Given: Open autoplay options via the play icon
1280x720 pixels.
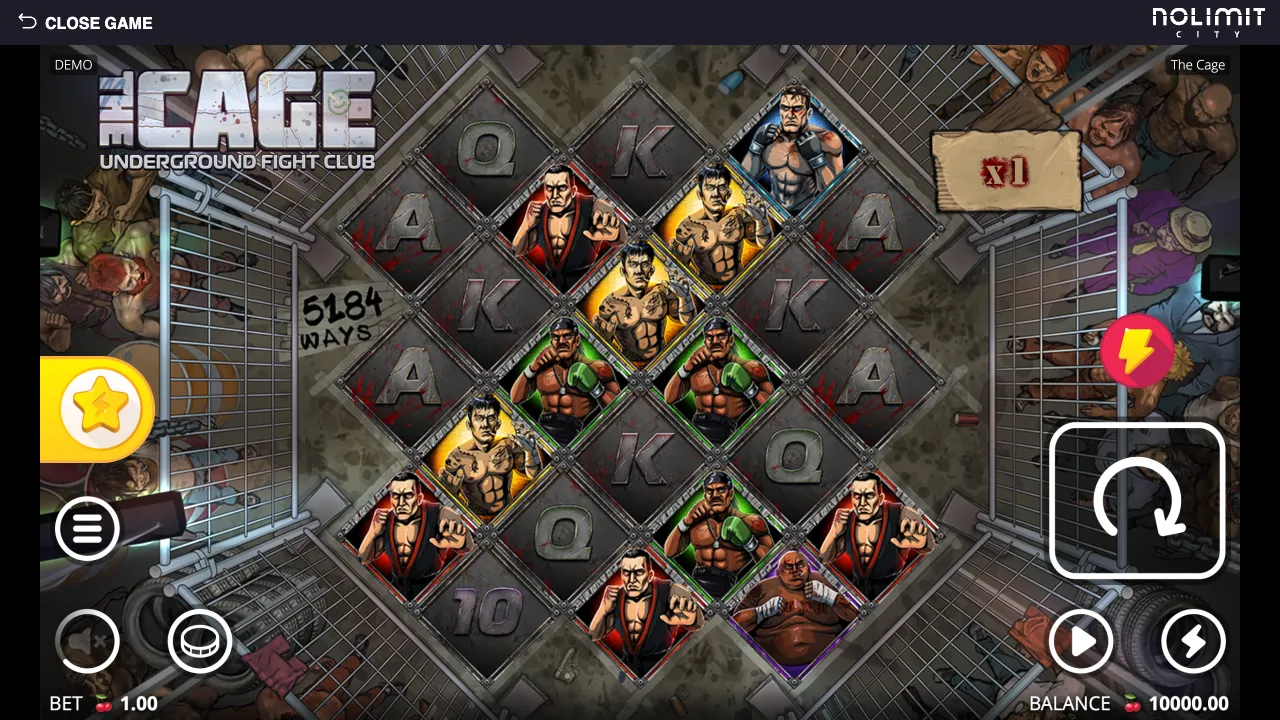Looking at the screenshot, I should [1081, 642].
